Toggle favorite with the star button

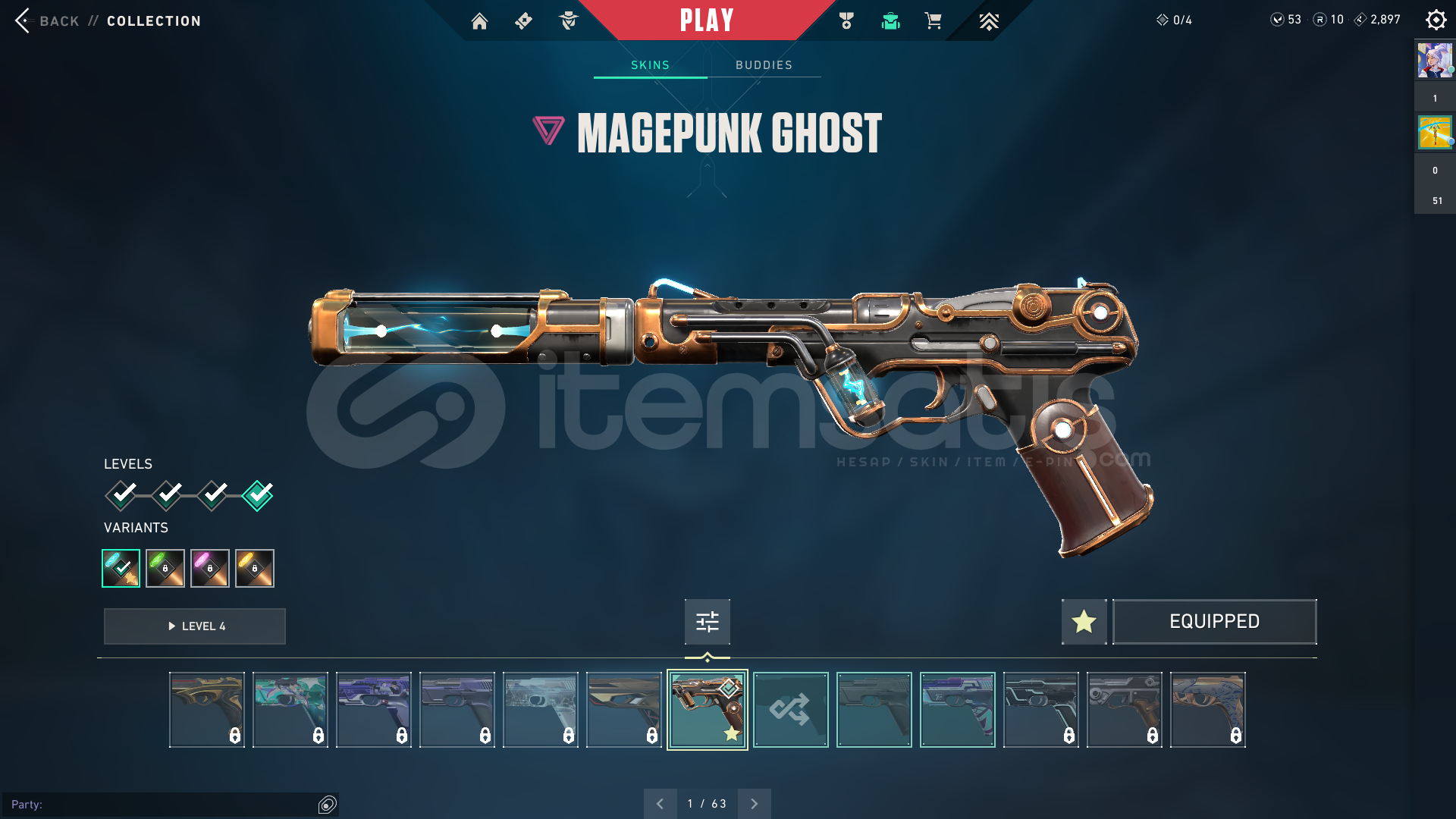(1084, 622)
